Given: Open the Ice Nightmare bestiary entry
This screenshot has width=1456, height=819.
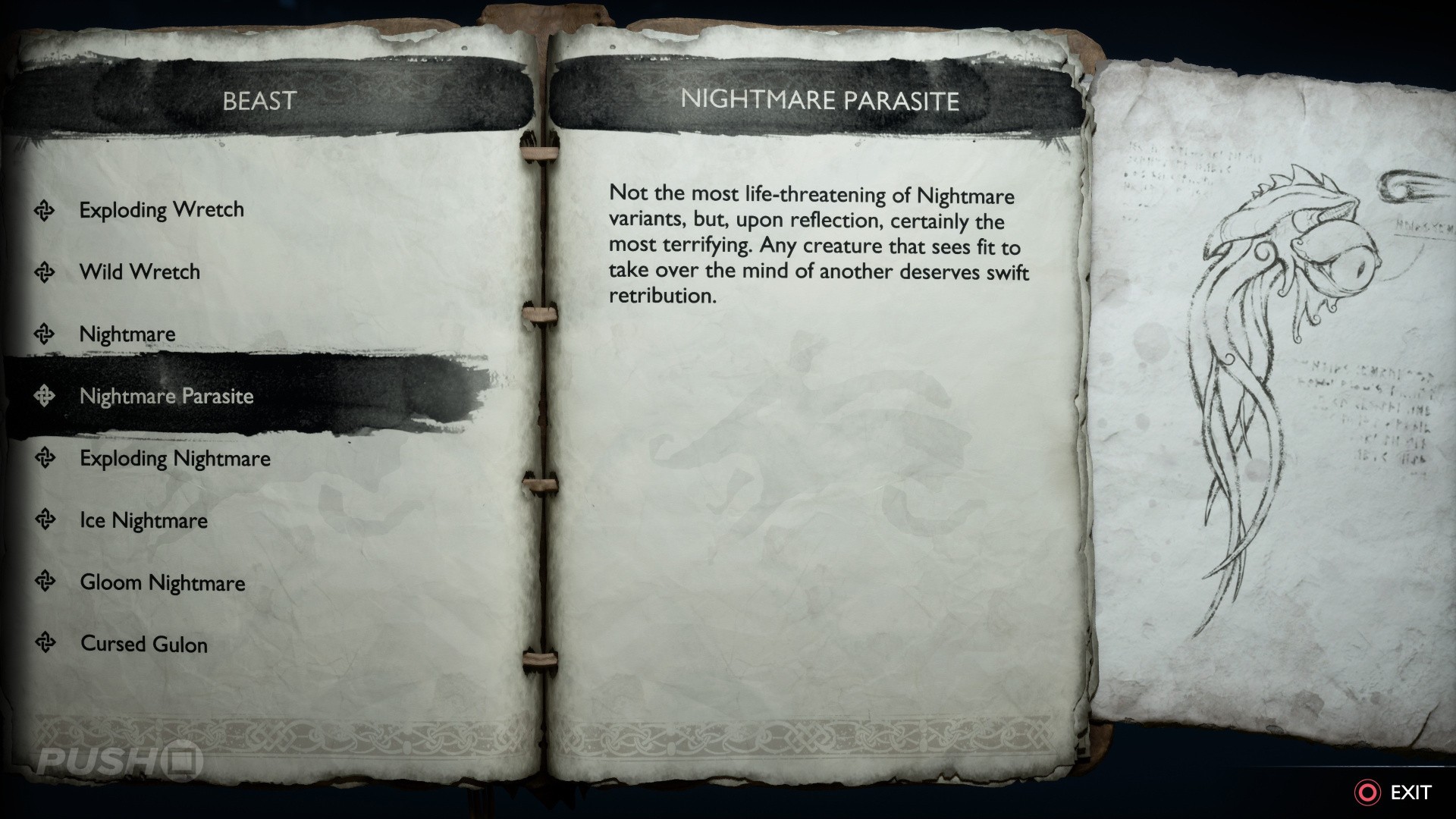Looking at the screenshot, I should point(143,520).
